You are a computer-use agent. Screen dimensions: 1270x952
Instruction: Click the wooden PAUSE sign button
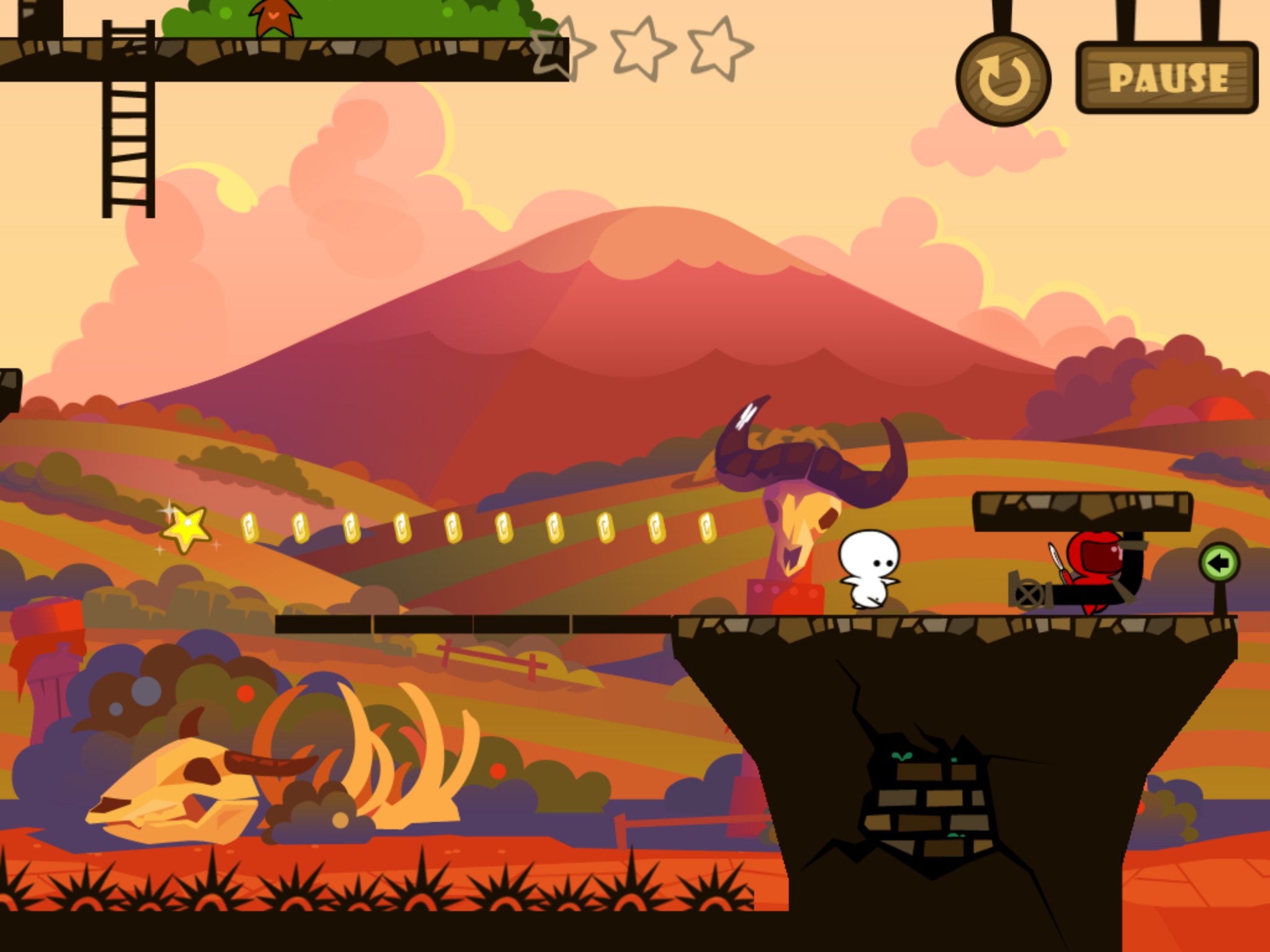1167,78
